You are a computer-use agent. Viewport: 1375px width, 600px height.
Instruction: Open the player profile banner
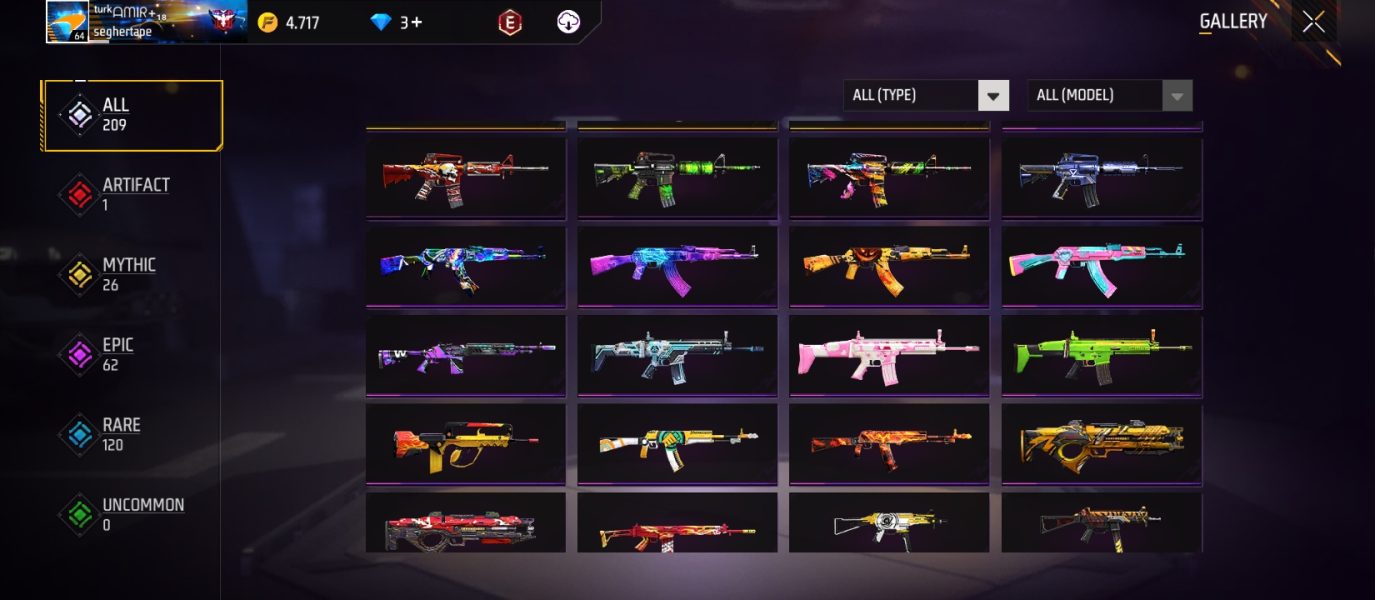click(146, 22)
